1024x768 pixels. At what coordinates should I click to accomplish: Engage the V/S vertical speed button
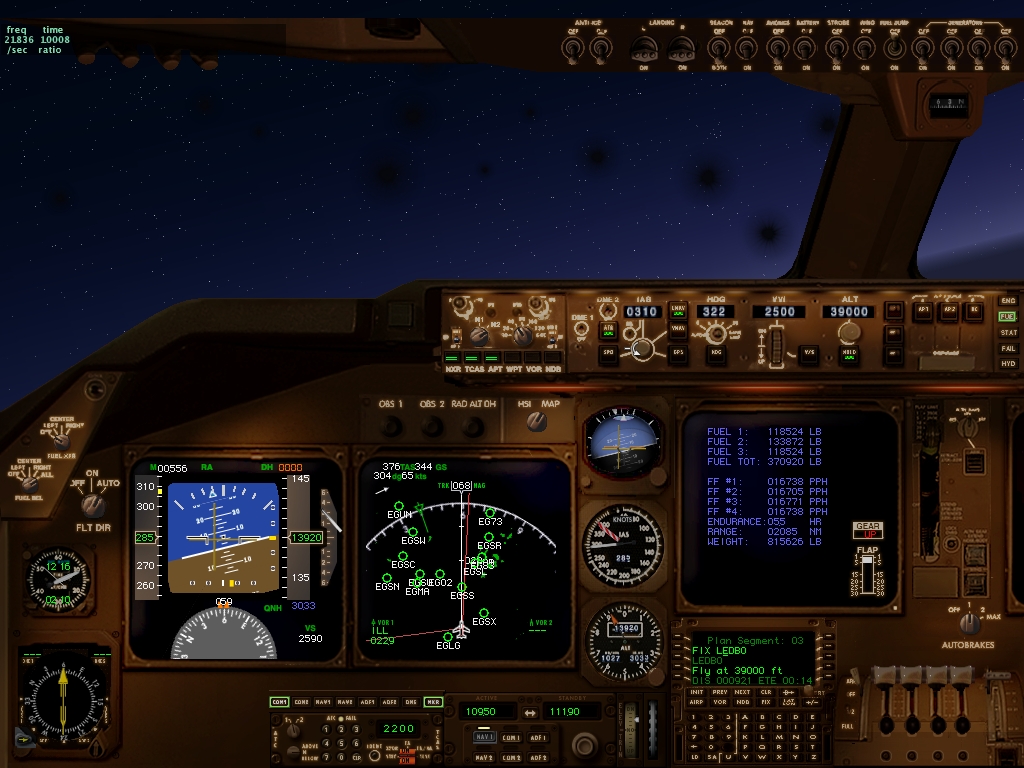[810, 351]
